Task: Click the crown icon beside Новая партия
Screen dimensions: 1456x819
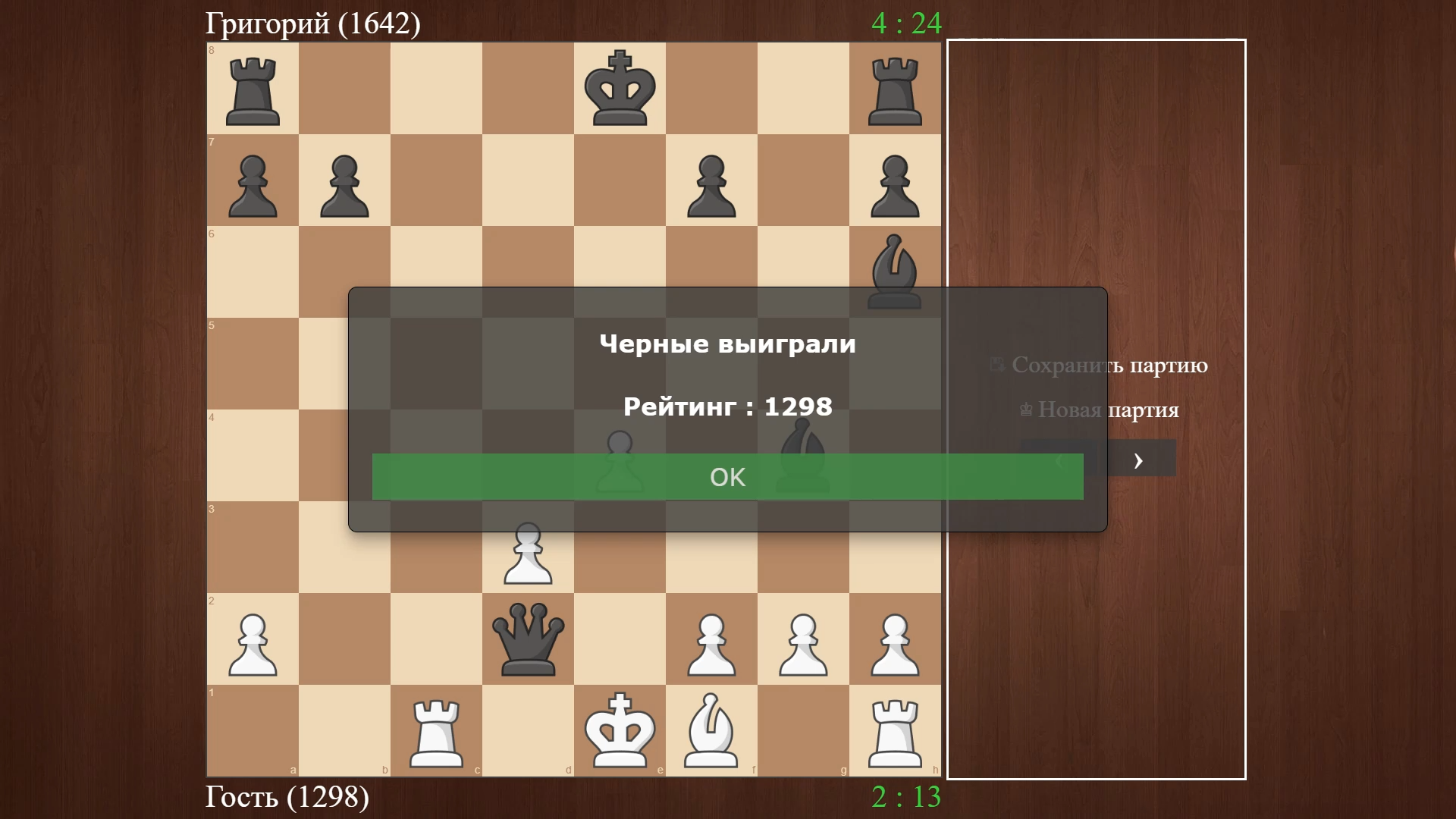Action: click(x=1025, y=409)
